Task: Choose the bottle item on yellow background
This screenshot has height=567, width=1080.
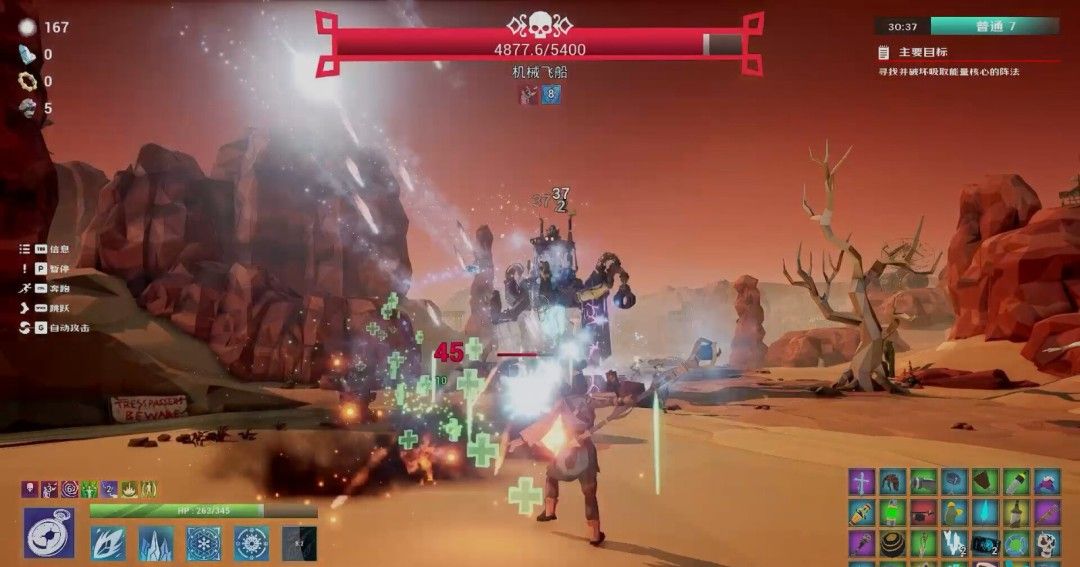Action: click(x=1017, y=513)
